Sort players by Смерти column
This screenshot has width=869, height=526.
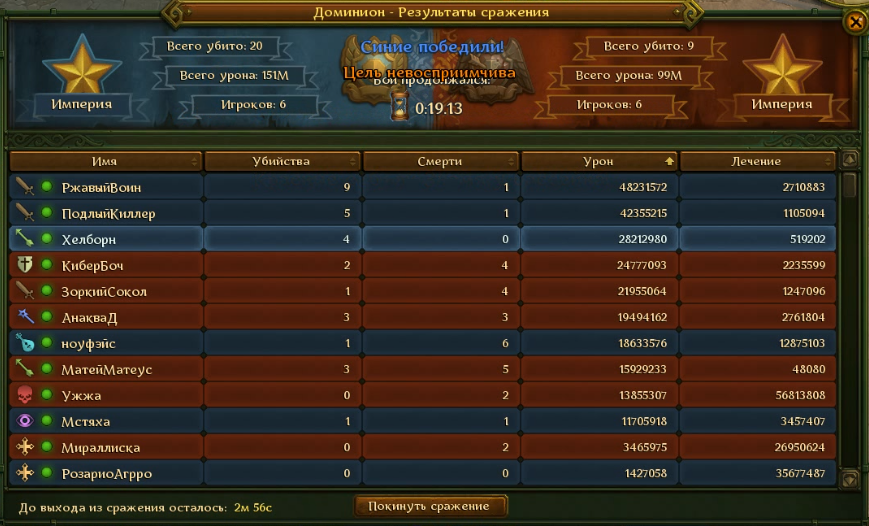tap(440, 161)
